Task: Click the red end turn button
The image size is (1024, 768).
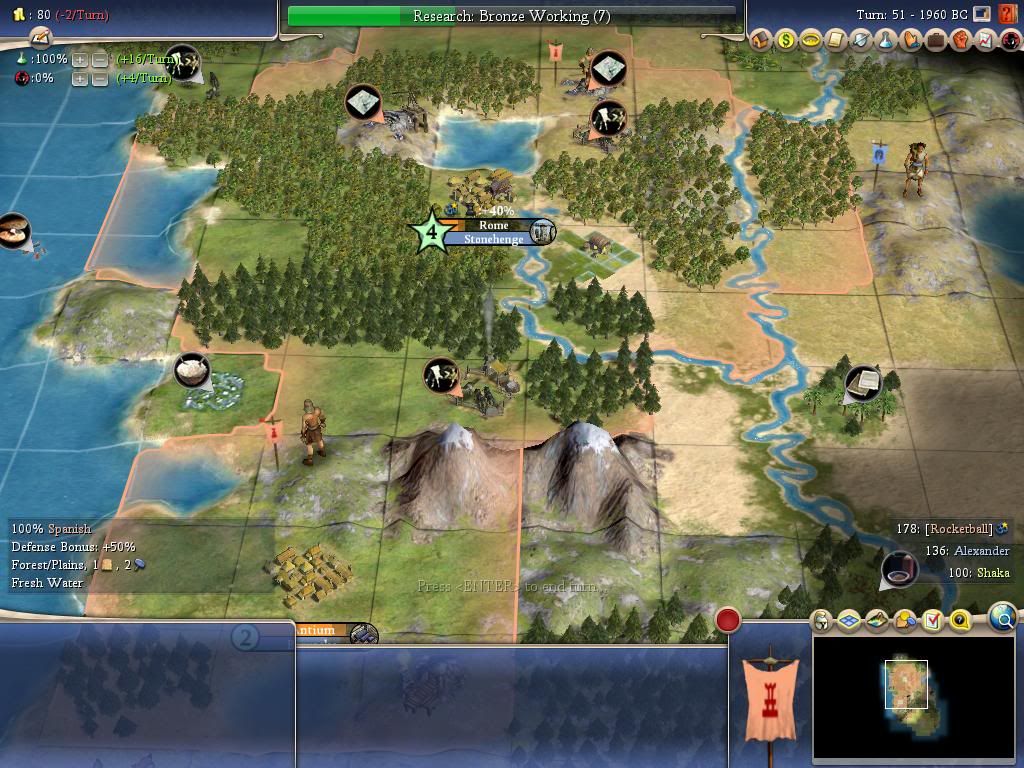Action: tap(728, 620)
